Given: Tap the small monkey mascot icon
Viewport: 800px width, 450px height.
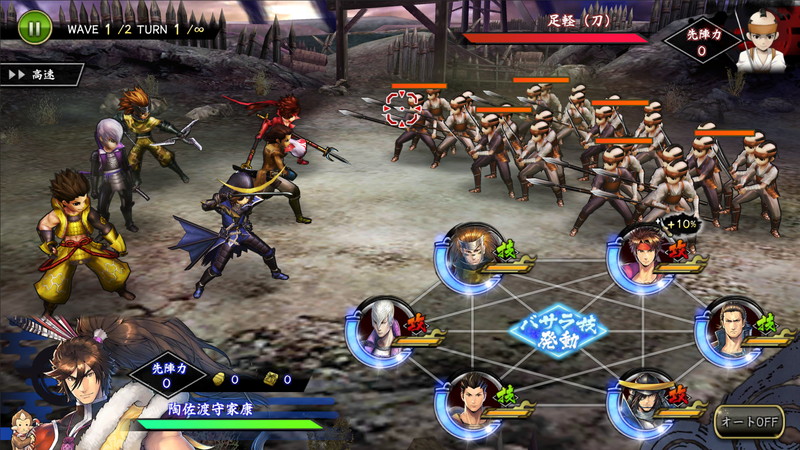Looking at the screenshot, I should pos(22,425).
